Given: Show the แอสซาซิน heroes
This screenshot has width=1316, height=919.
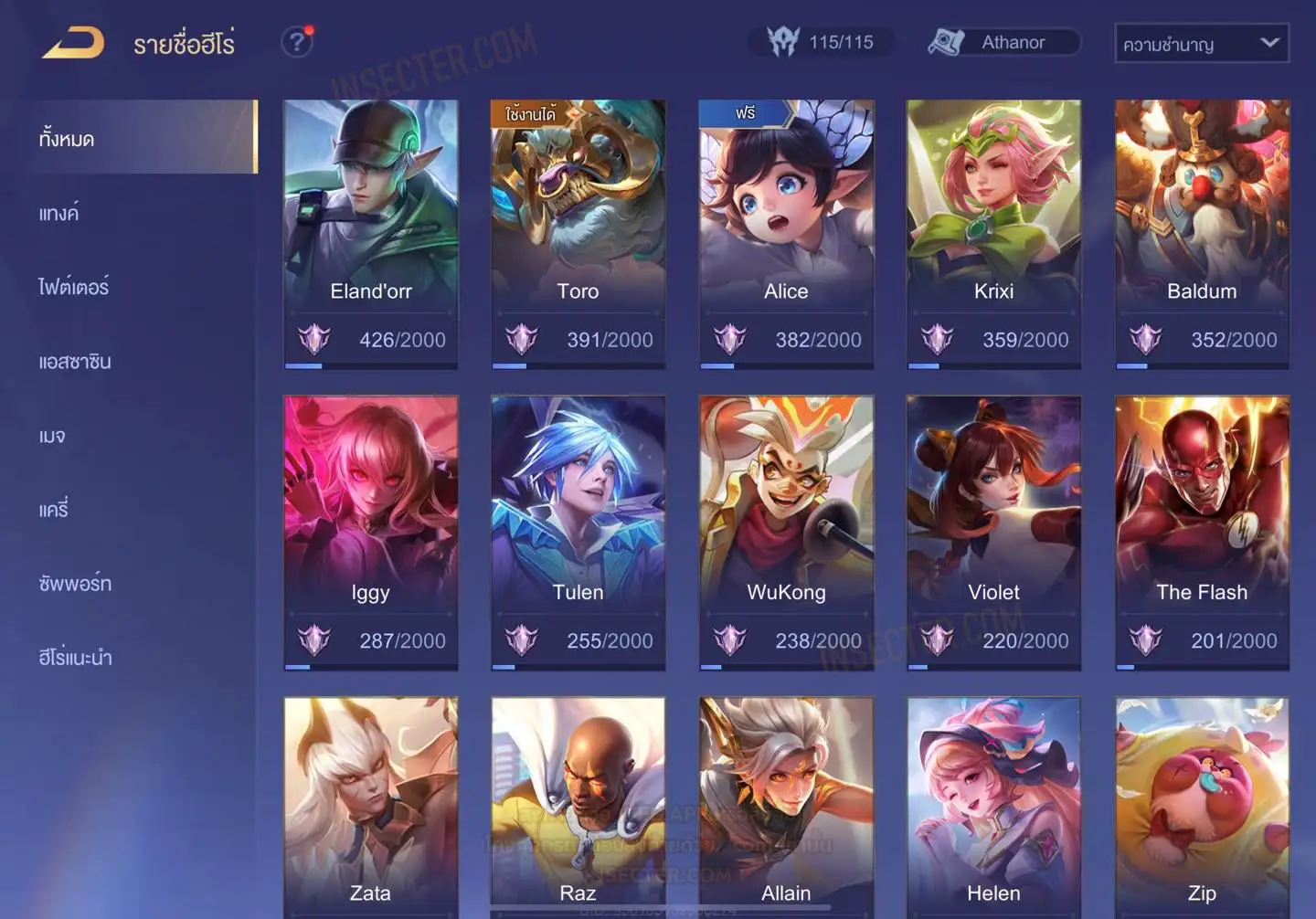Looking at the screenshot, I should pos(75,362).
